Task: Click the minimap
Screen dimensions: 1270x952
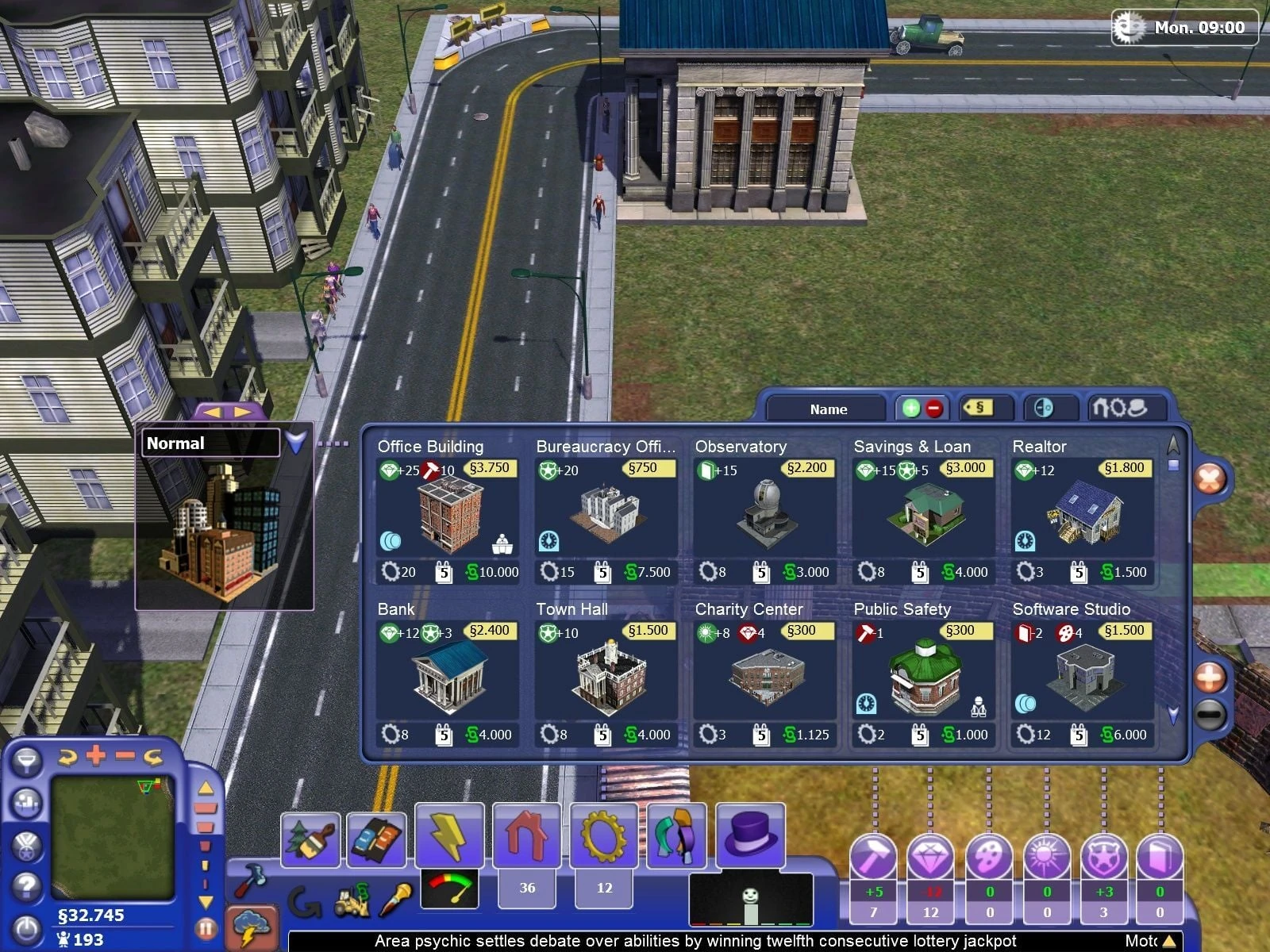Action: pyautogui.click(x=111, y=837)
